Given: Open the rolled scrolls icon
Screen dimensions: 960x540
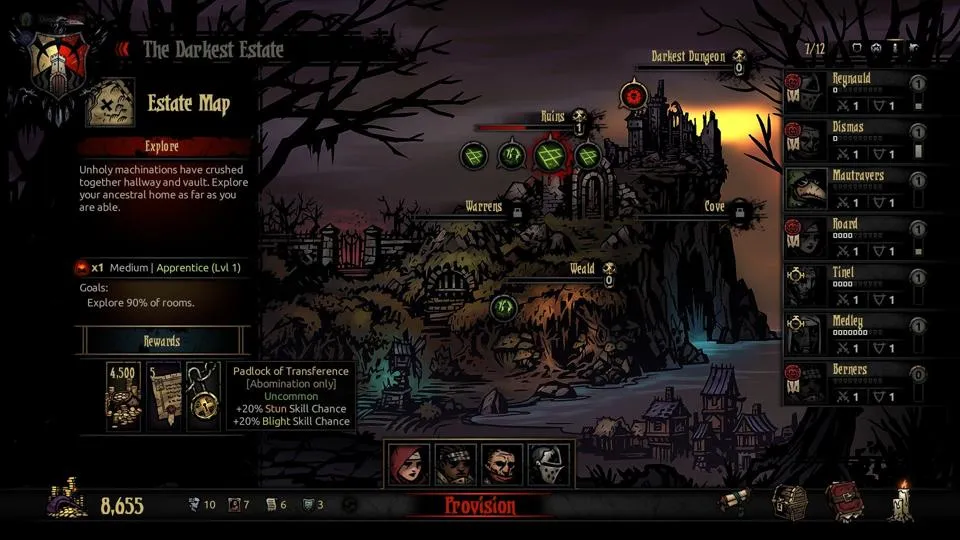Looking at the screenshot, I should coord(736,504).
